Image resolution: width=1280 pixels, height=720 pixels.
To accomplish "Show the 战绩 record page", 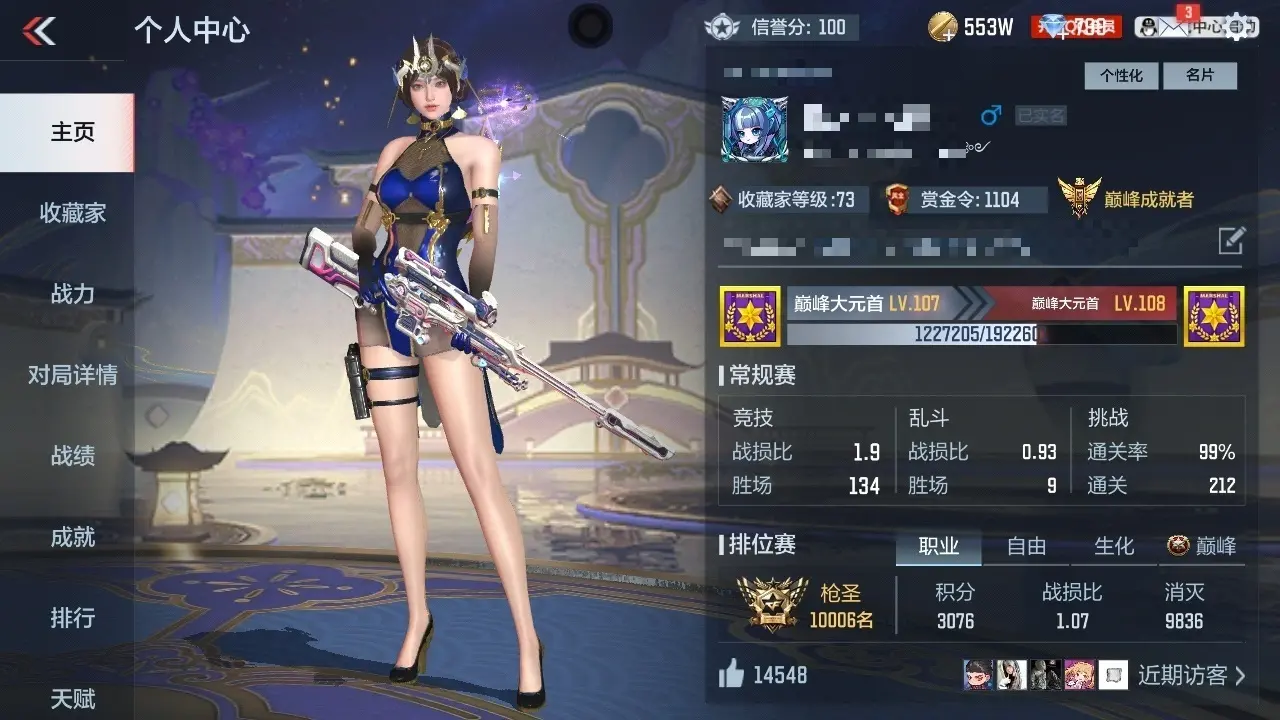I will pos(72,456).
